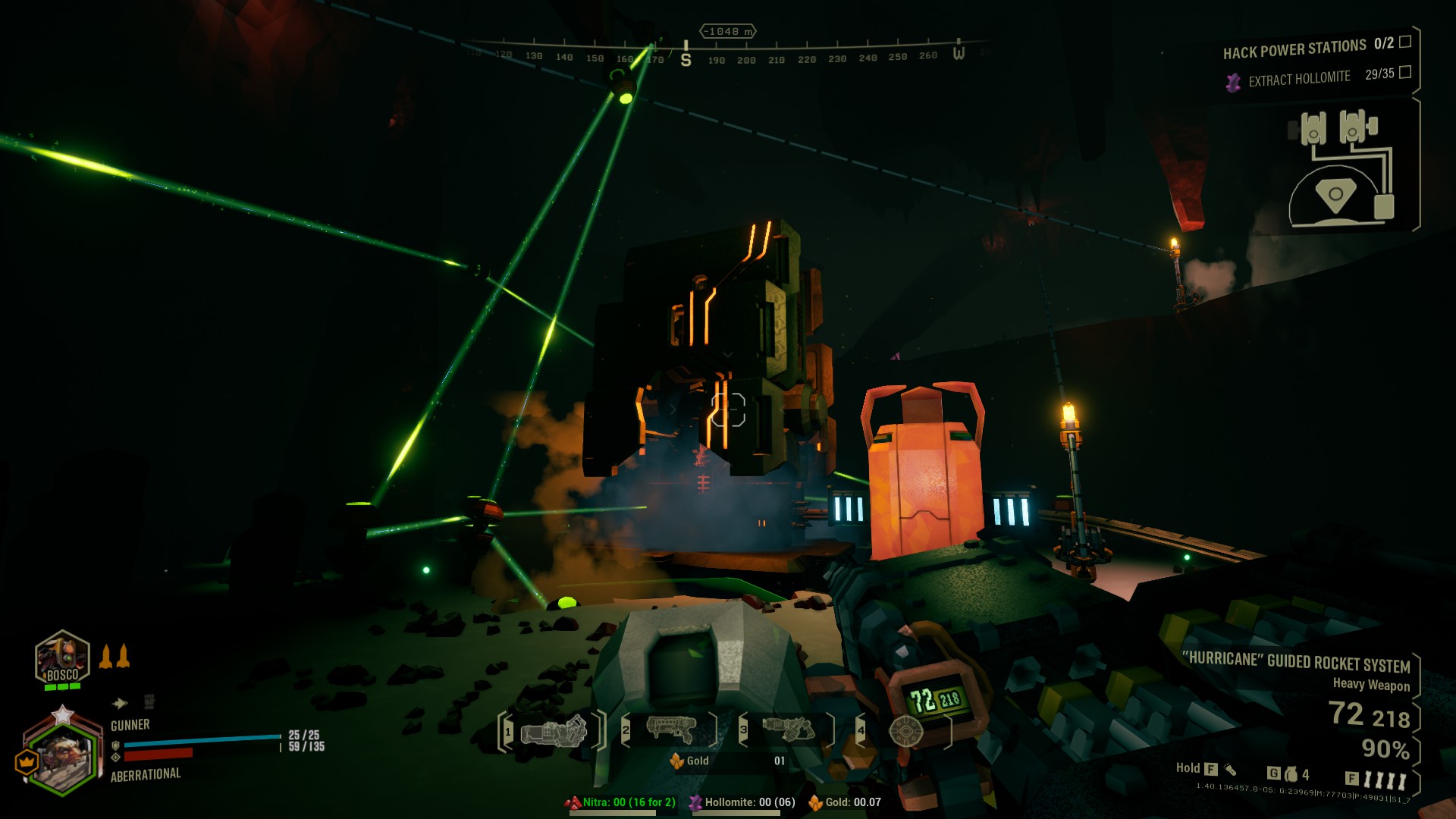Switch to the zipline gun in slot 3
1456x819 pixels.
pos(788,730)
